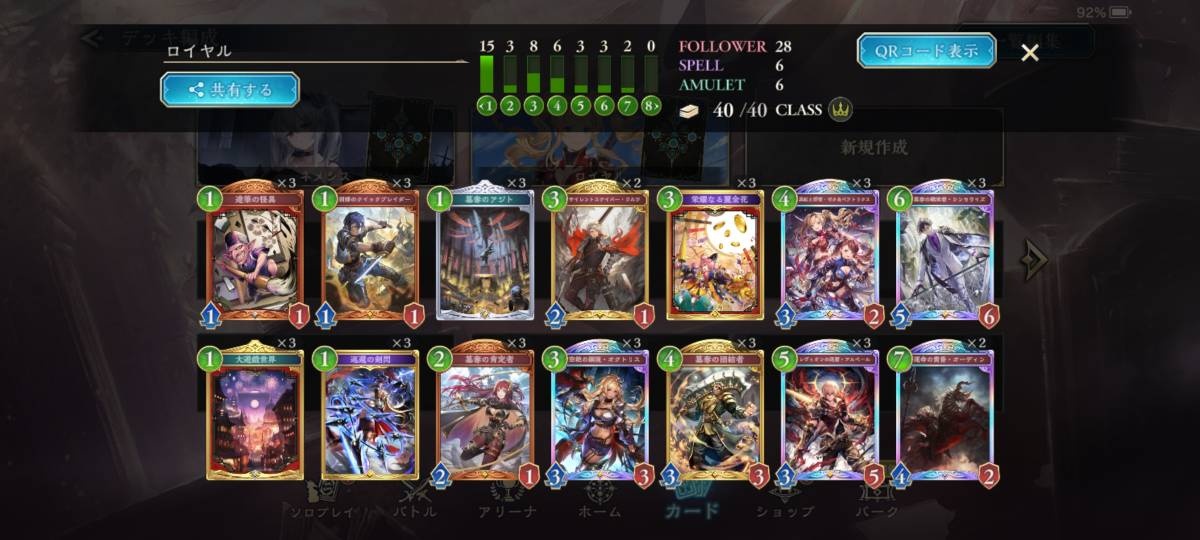Select the red-caped sniper card costing 3

pyautogui.click(x=601, y=254)
